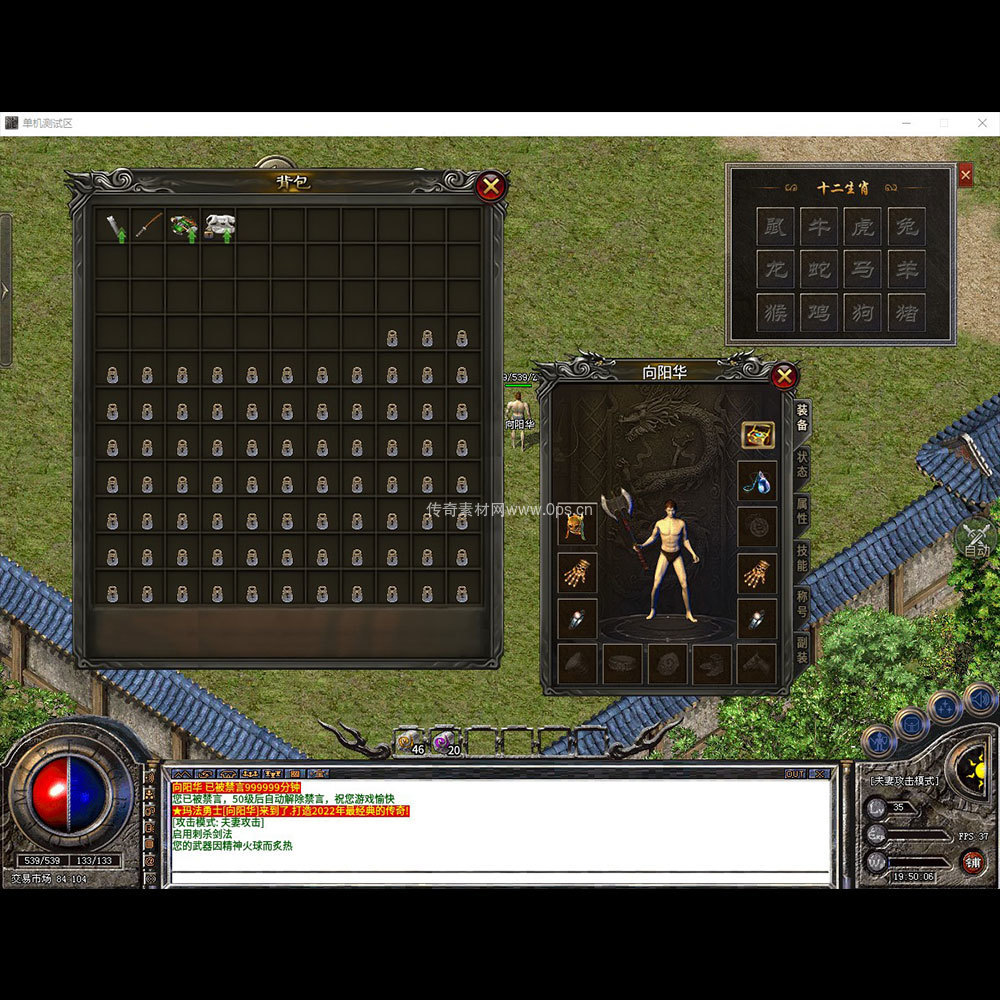Select the katana sword in the backpack
1000x1000 pixels.
(149, 225)
